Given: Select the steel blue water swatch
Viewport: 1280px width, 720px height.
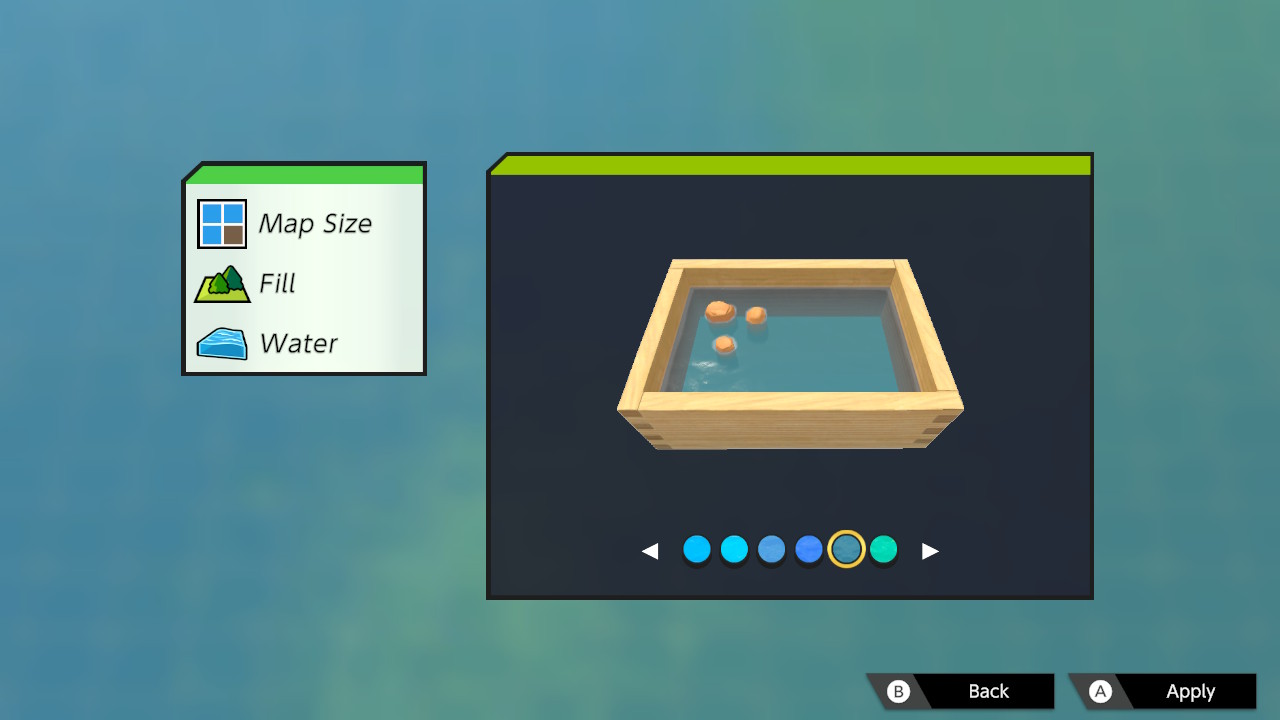Looking at the screenshot, I should tap(771, 549).
